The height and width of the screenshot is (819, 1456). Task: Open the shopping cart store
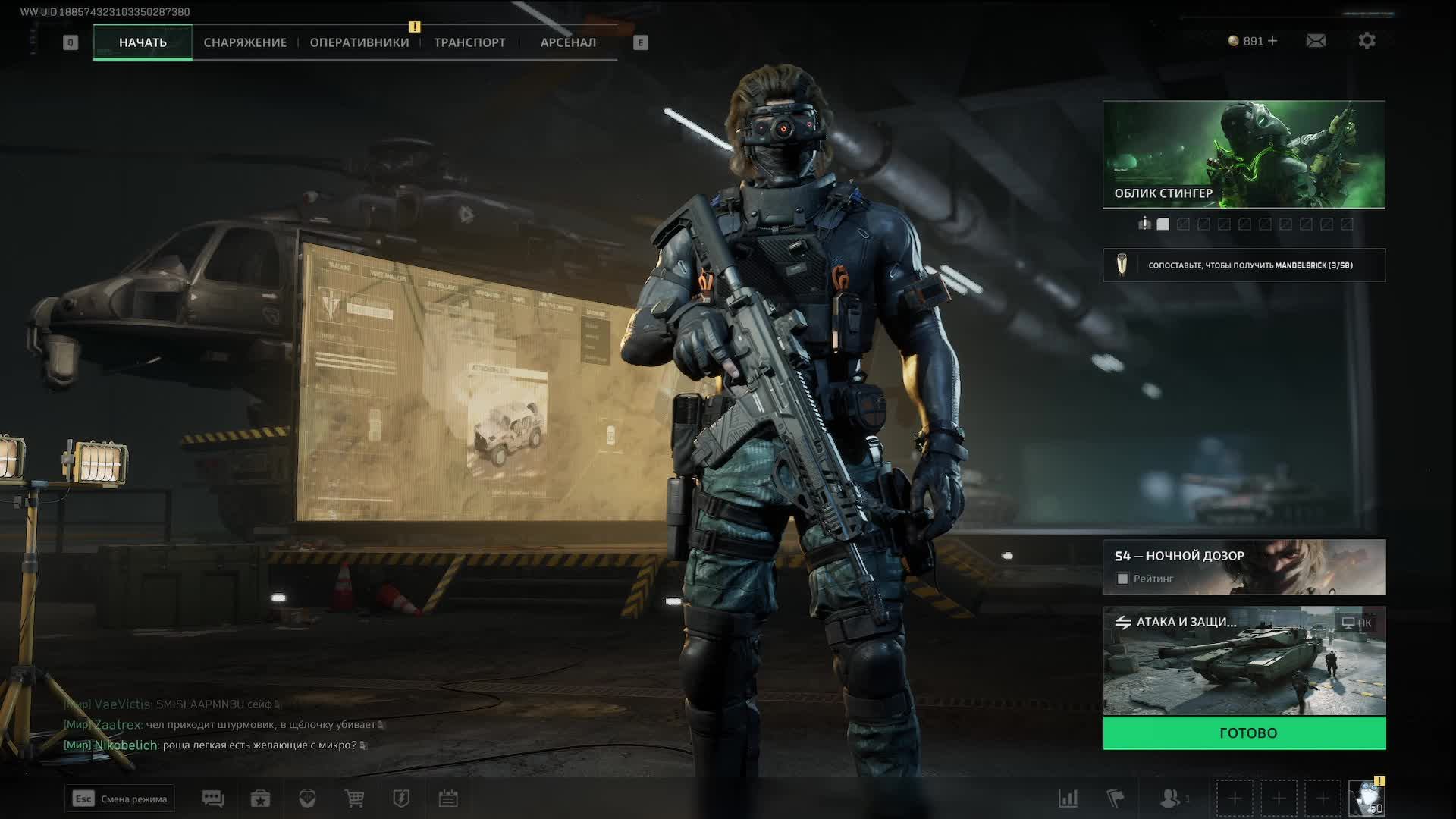pyautogui.click(x=354, y=799)
